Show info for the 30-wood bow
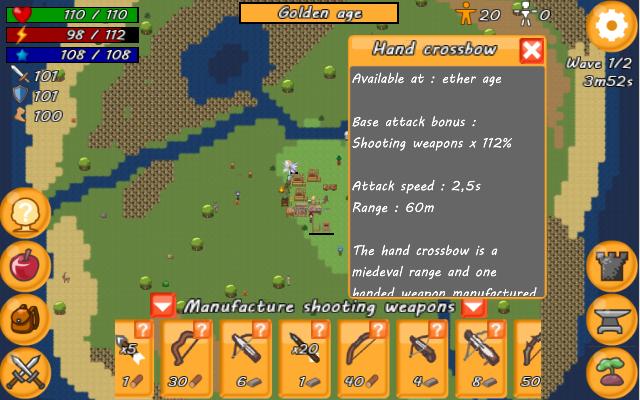Viewport: 640px width, 400px height. [x=202, y=329]
